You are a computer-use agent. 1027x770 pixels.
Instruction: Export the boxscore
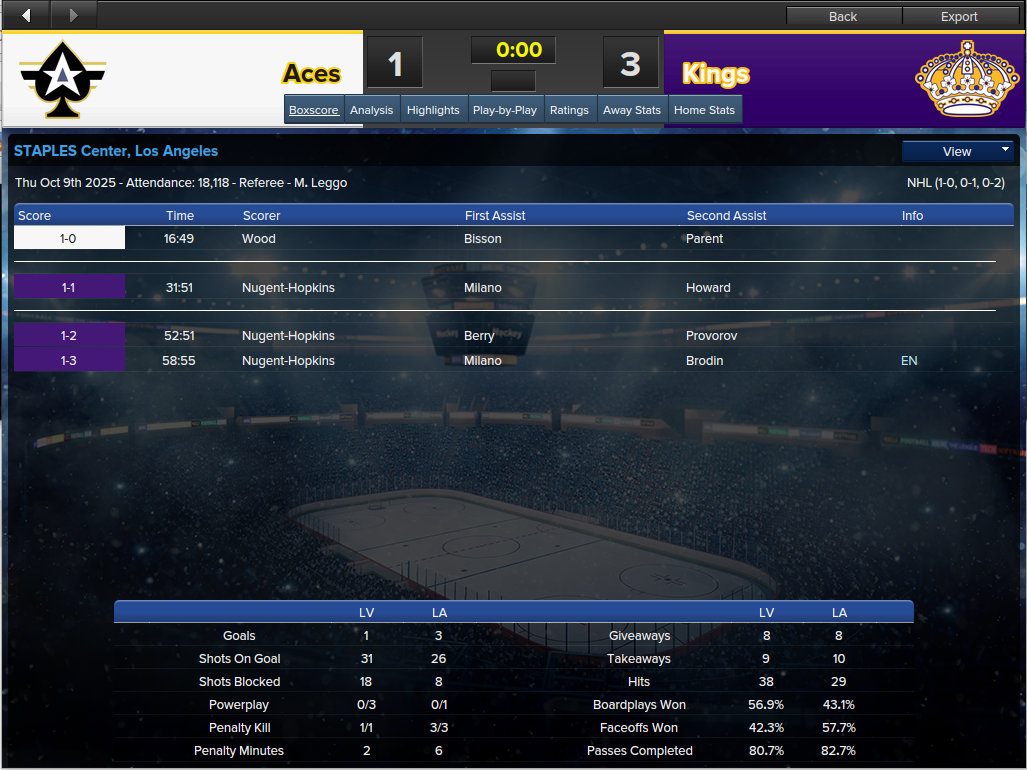coord(959,16)
